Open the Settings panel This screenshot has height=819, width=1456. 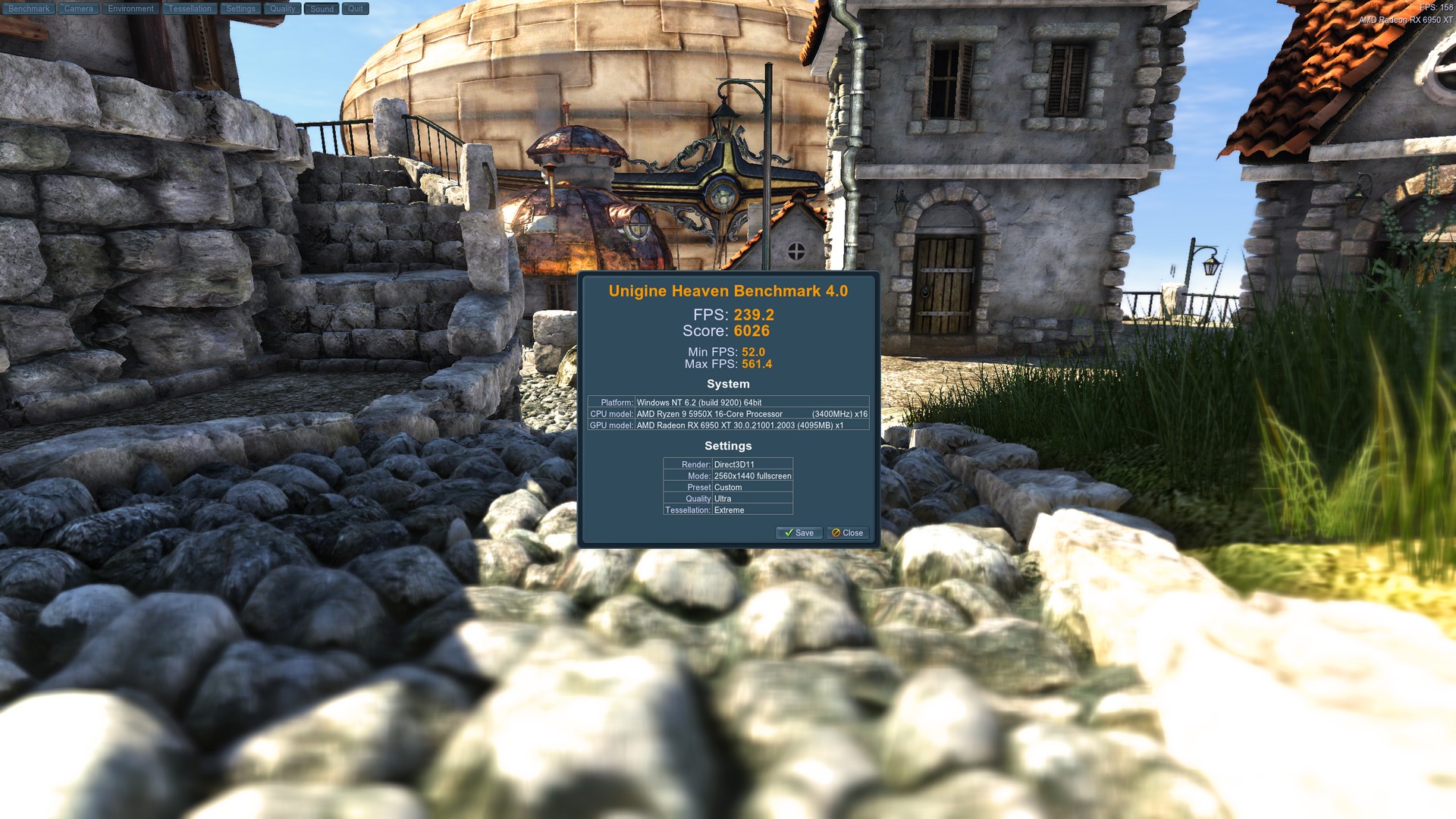[240, 8]
